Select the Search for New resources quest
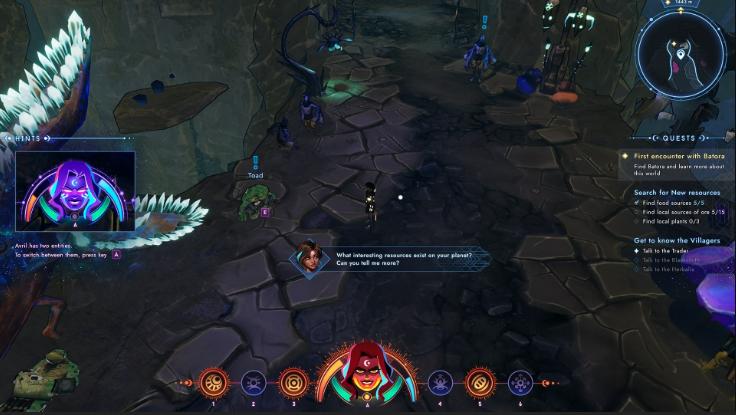The image size is (736, 415). tap(676, 192)
